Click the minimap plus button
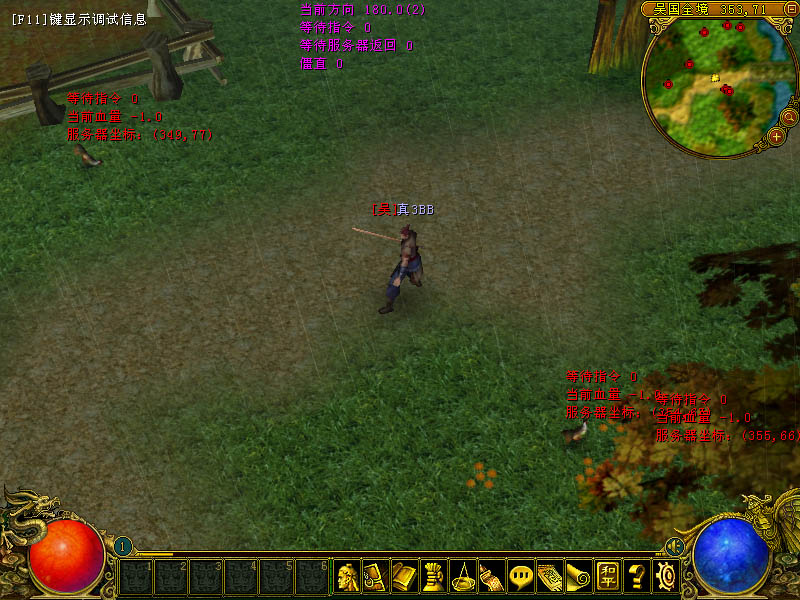This screenshot has width=800, height=600. coord(776,137)
